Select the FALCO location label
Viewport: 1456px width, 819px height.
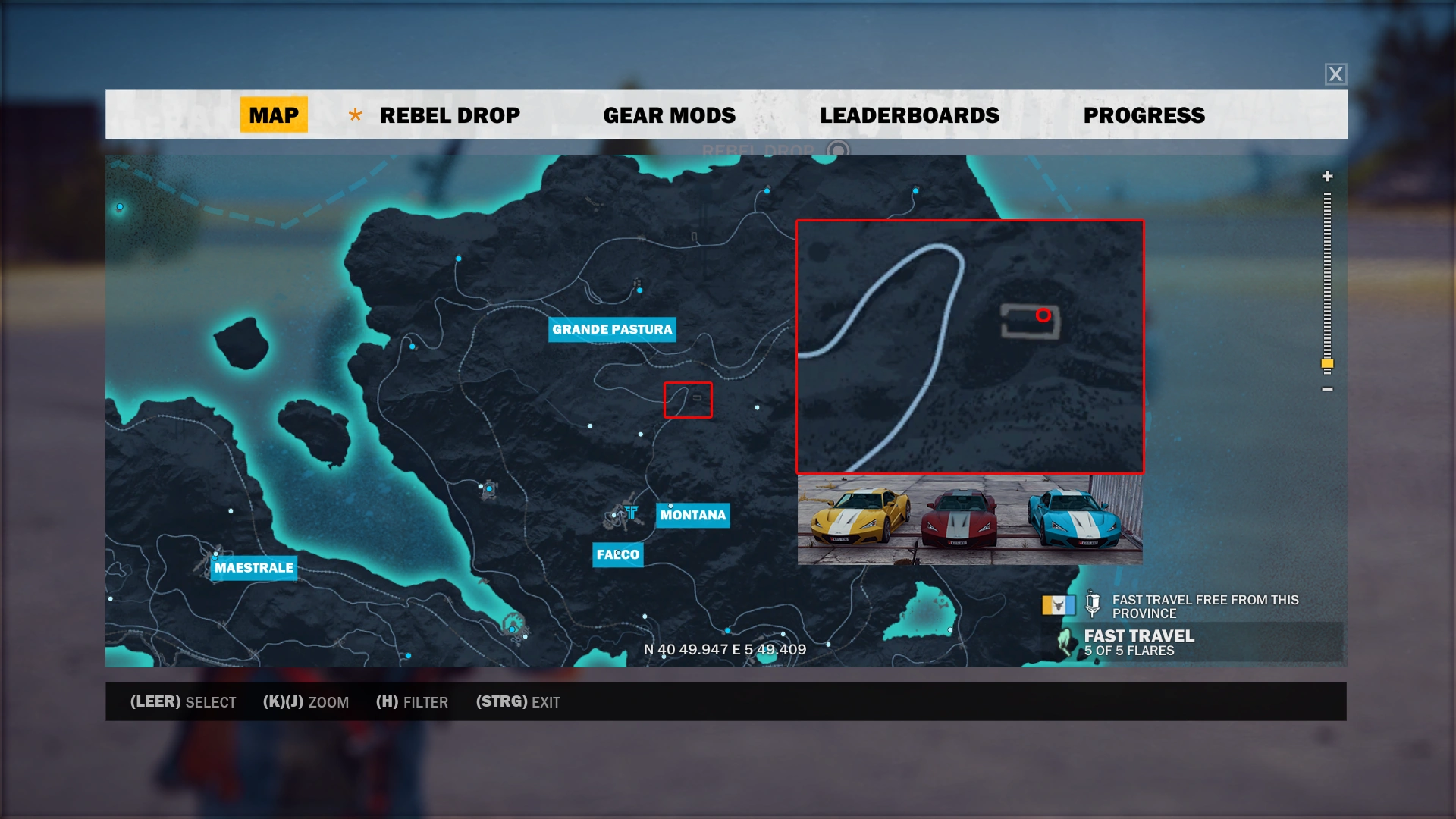pos(618,554)
